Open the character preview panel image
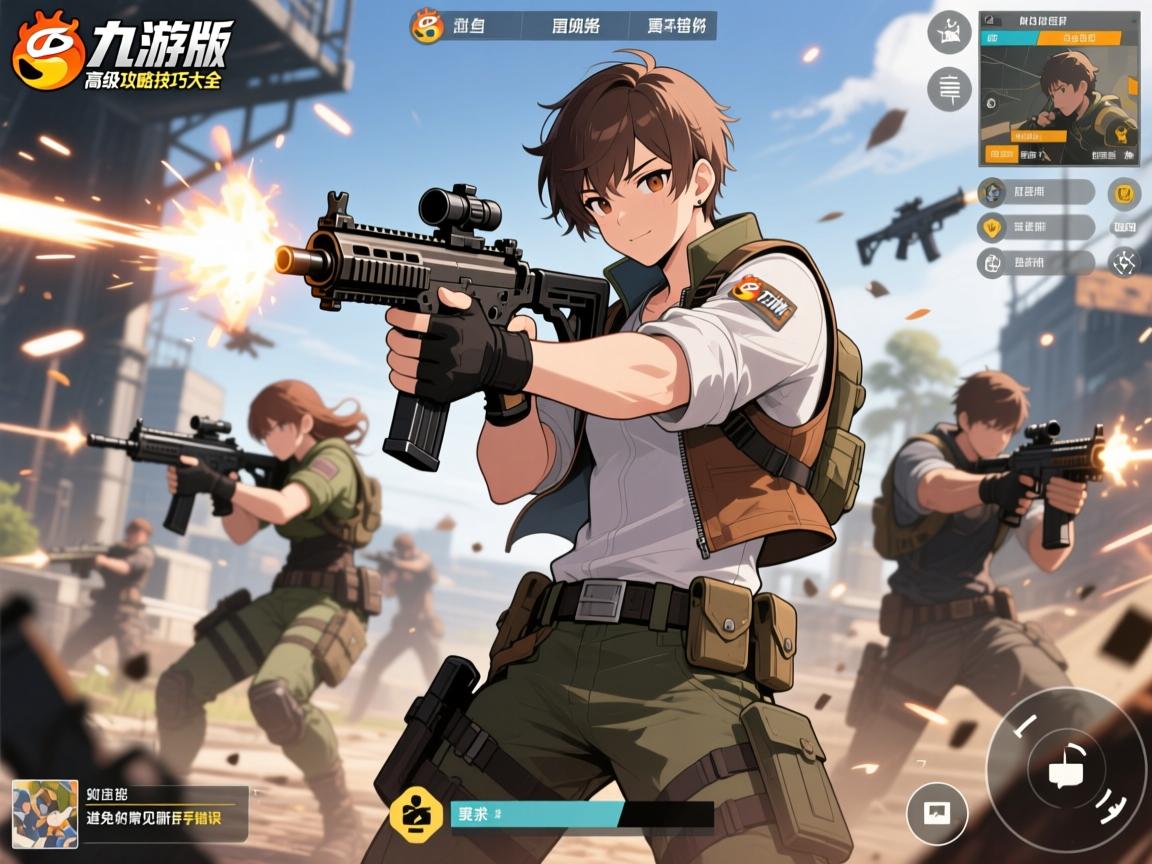 pos(1059,95)
